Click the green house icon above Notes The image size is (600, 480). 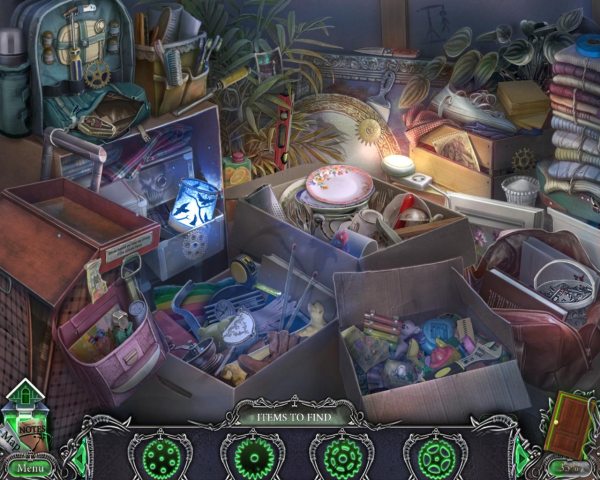25,393
